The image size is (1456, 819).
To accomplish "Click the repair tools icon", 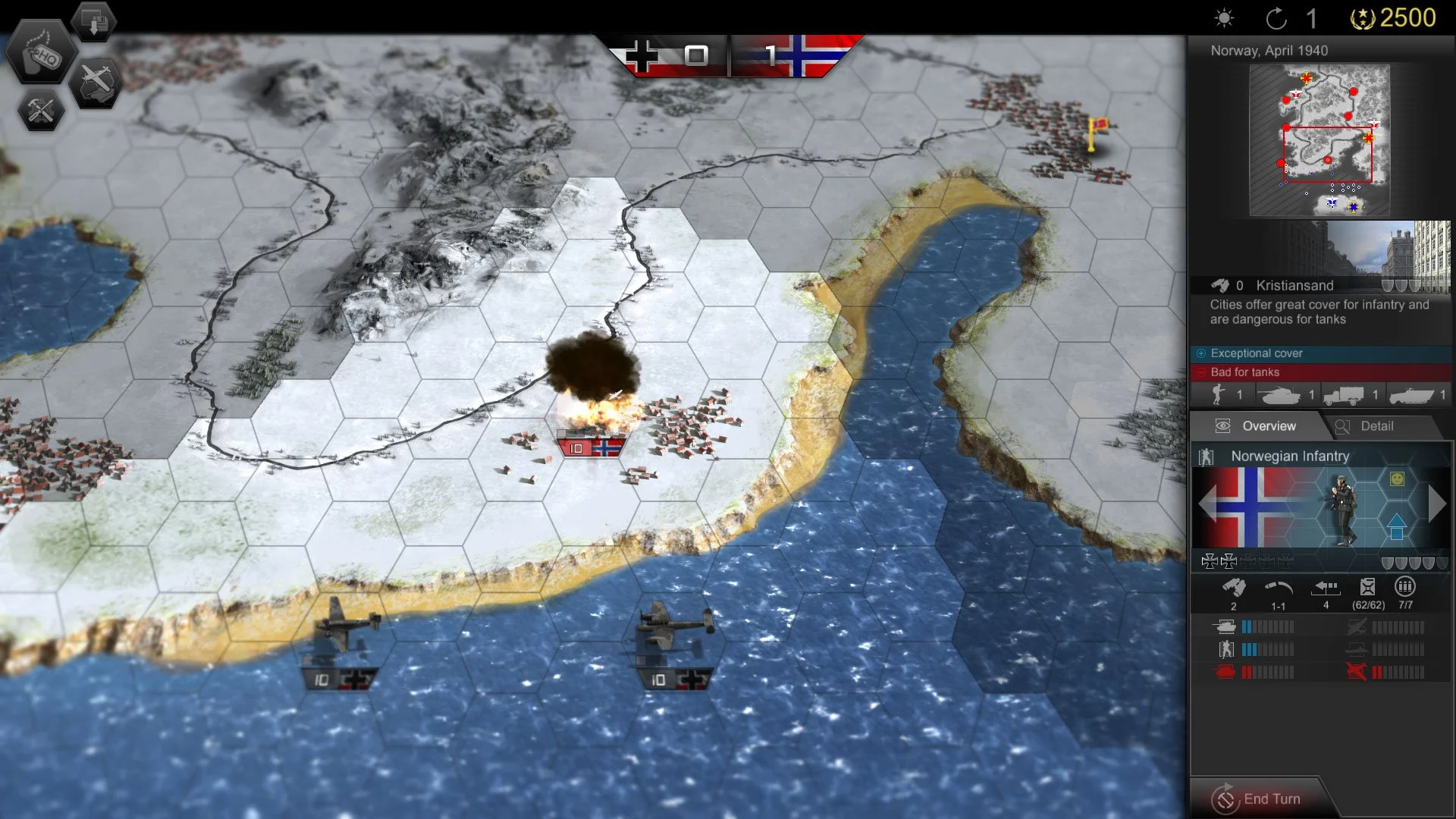I will click(42, 108).
